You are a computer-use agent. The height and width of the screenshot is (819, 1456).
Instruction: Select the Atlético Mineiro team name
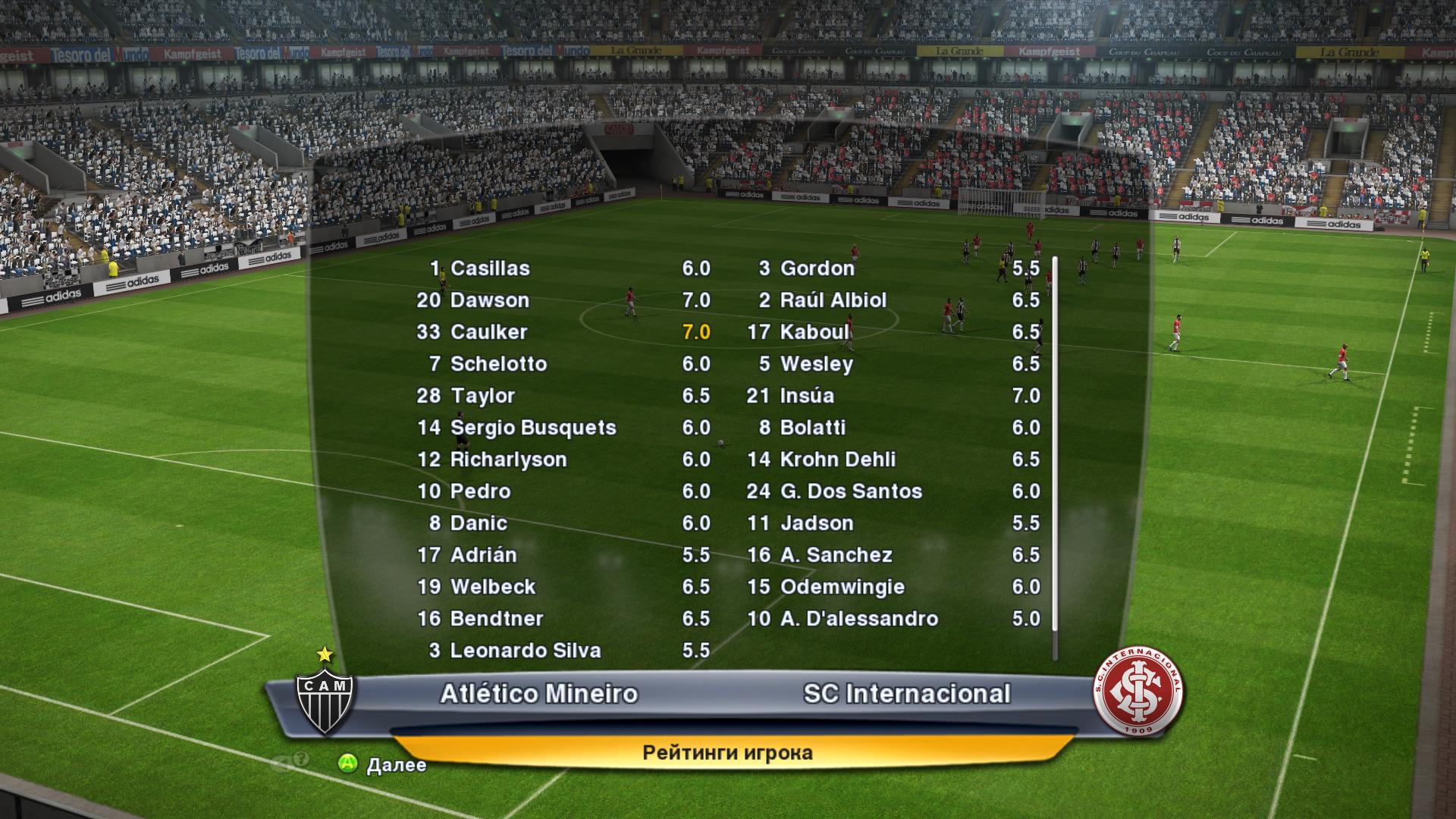coord(539,694)
